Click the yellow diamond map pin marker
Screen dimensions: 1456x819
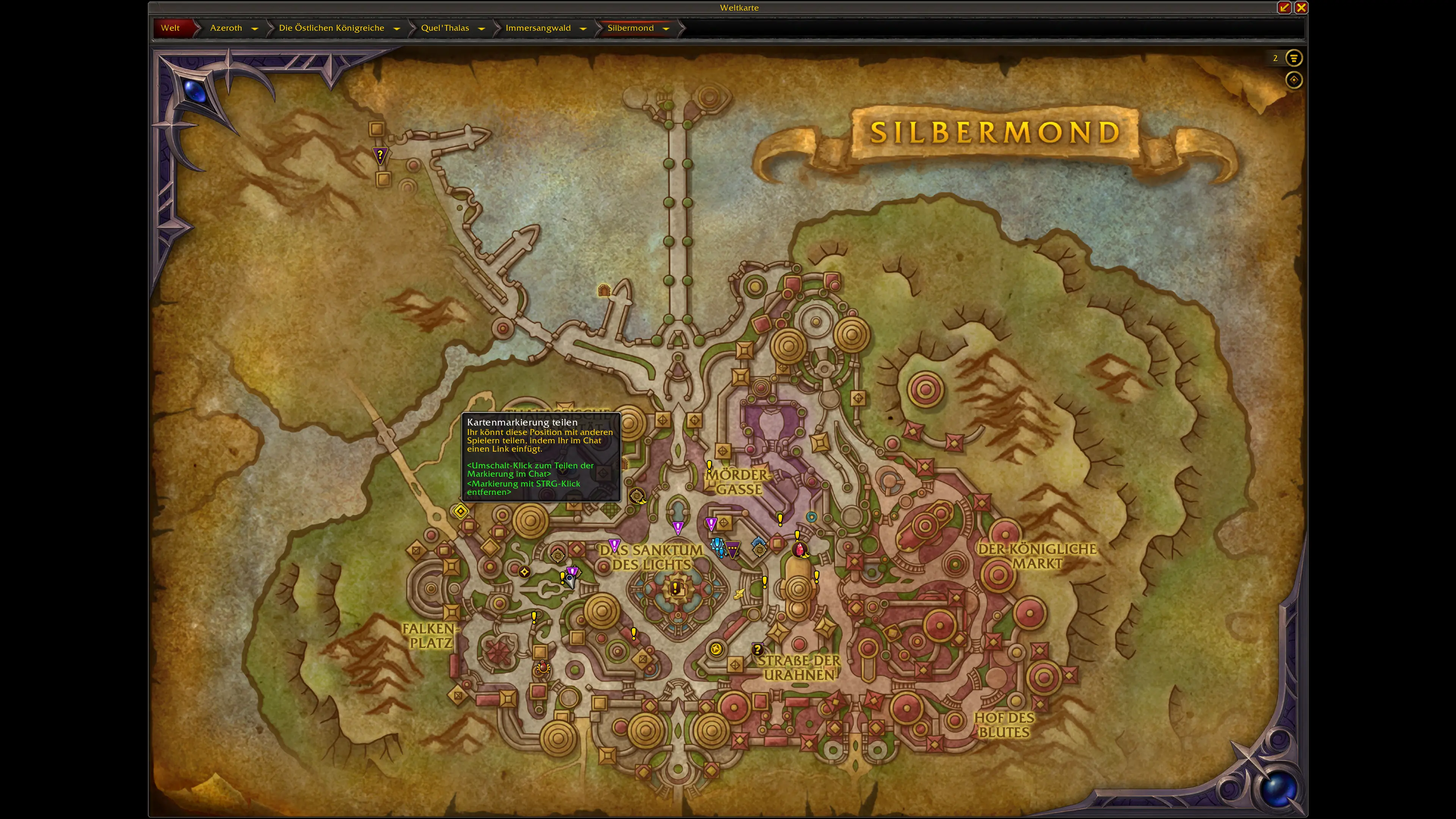point(460,511)
